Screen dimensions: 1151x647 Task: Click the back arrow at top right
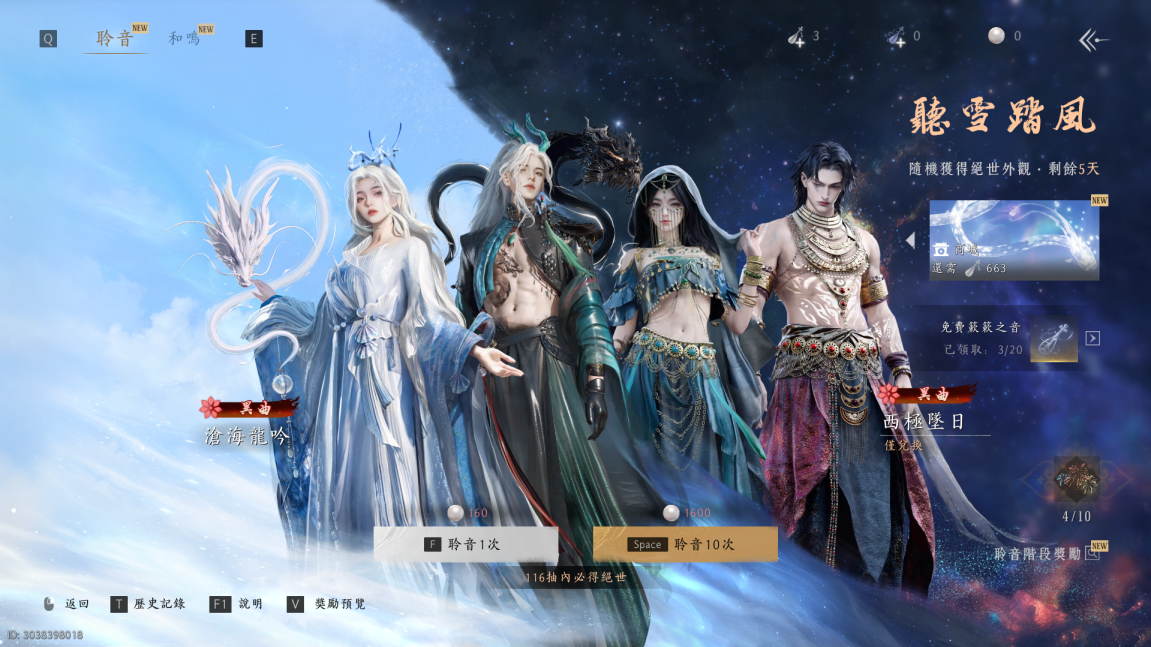1093,40
